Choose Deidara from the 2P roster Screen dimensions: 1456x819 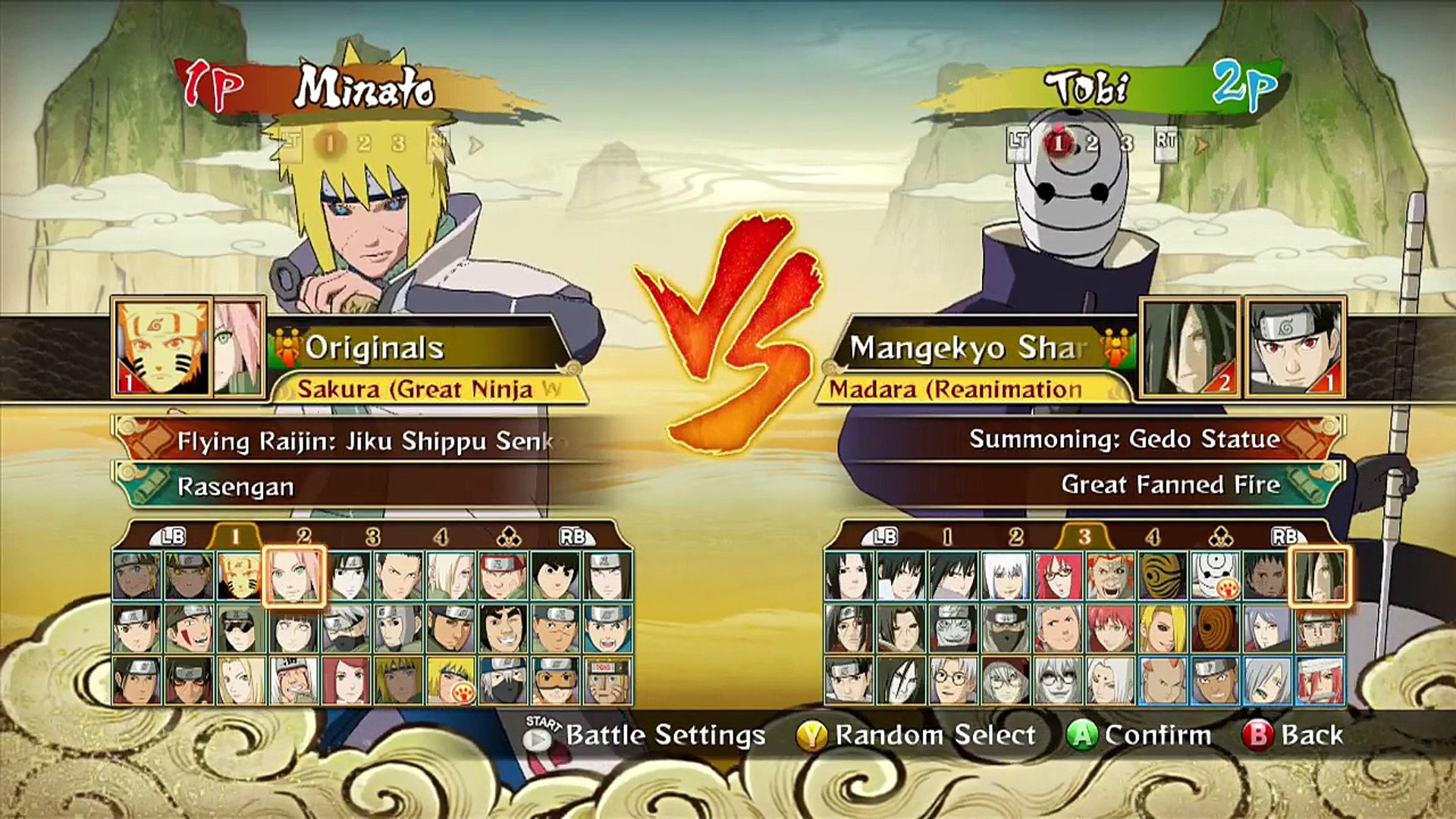pos(1163,629)
